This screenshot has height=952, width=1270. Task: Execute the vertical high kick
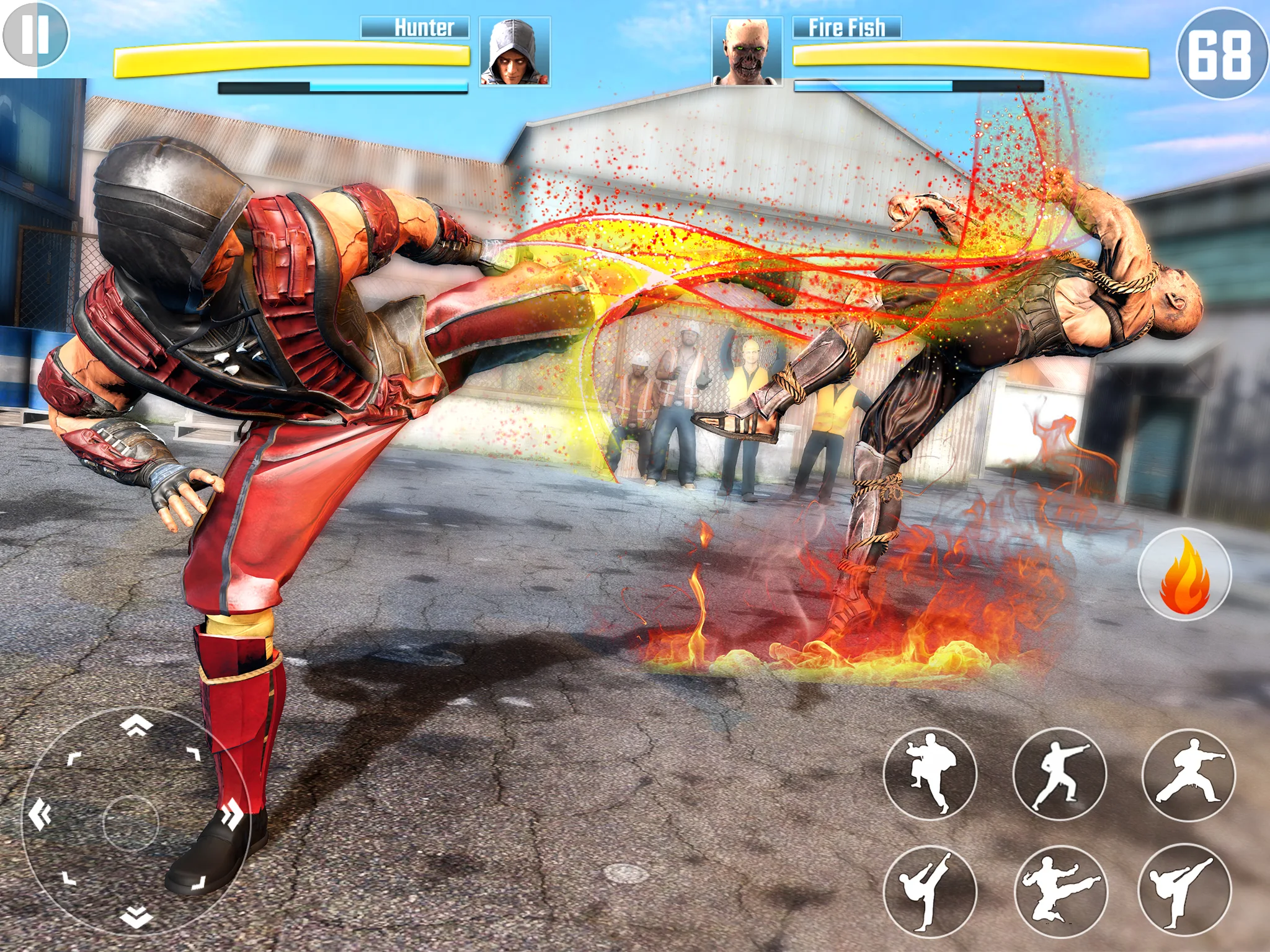(930, 891)
